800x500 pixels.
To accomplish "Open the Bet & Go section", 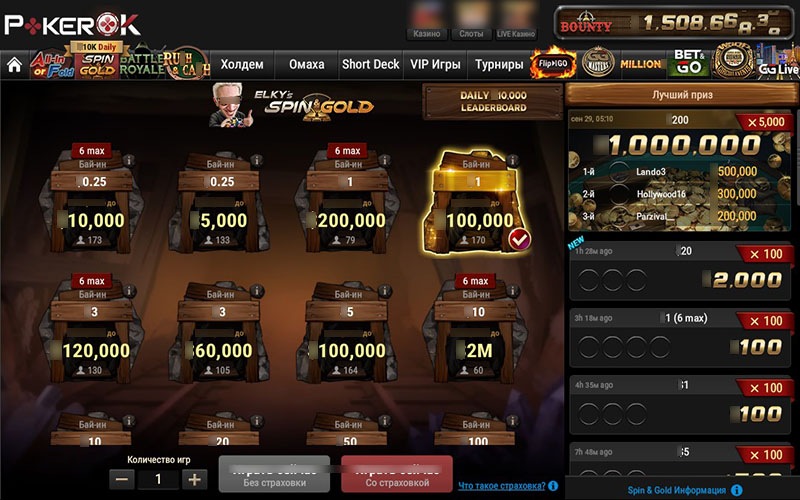I will click(x=690, y=63).
